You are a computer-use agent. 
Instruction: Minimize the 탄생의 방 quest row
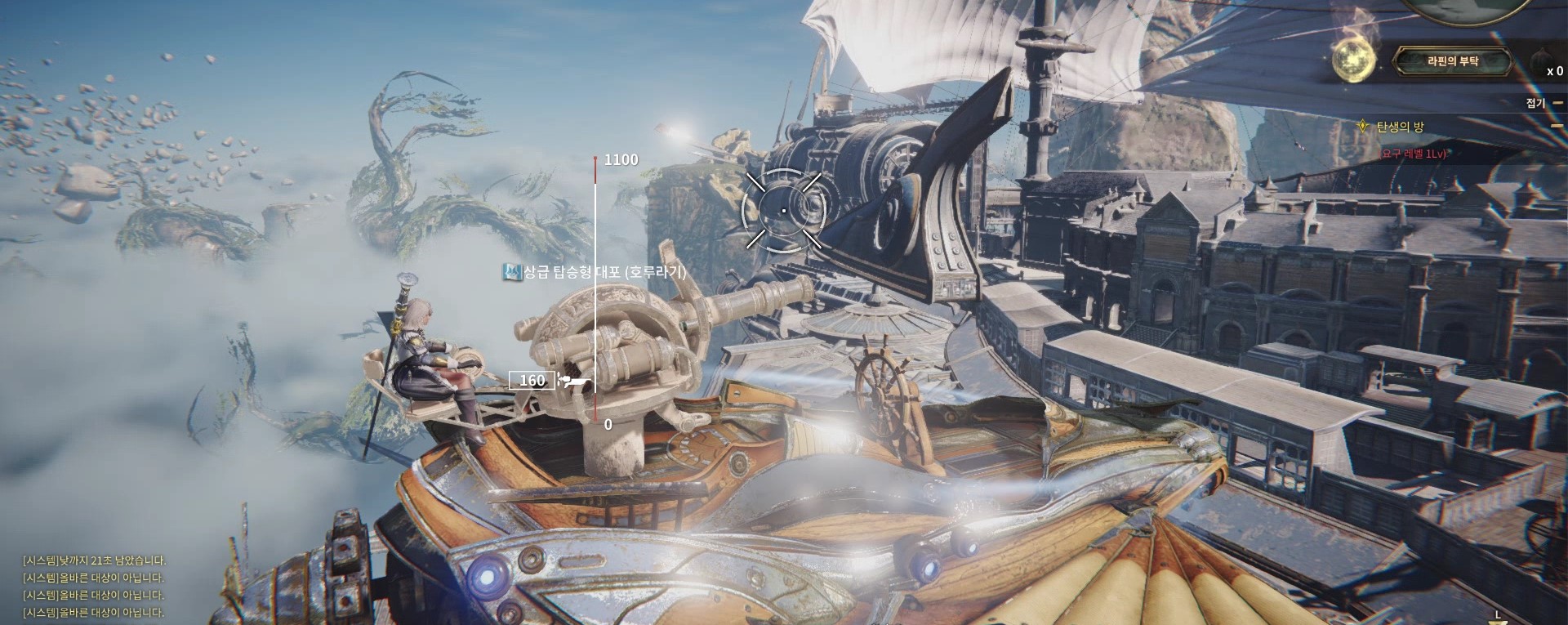point(1557,127)
